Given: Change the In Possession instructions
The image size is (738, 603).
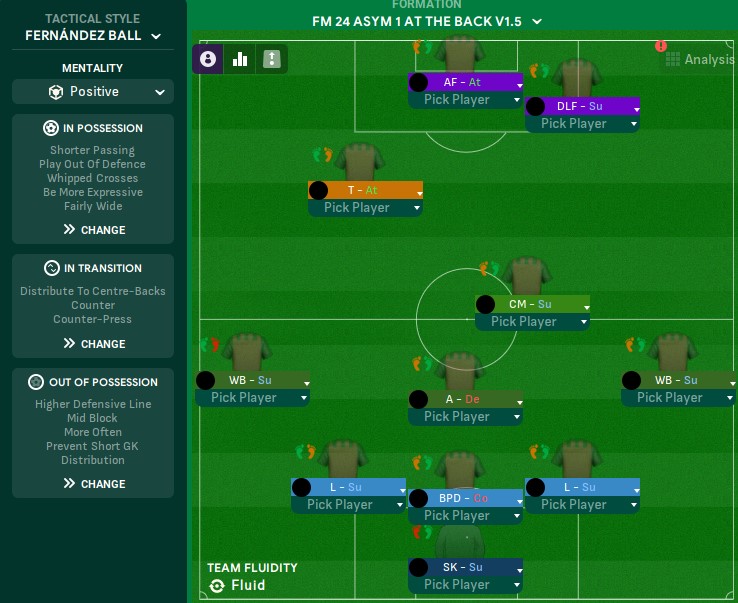Looking at the screenshot, I should (93, 230).
